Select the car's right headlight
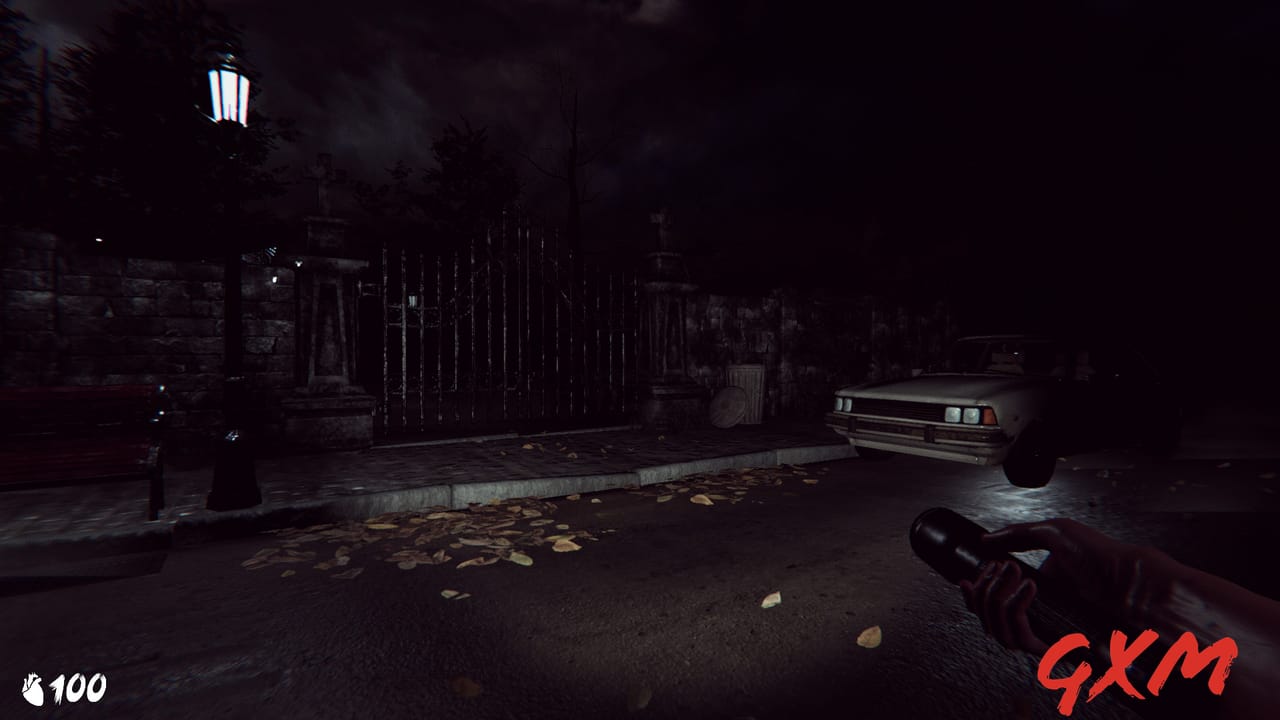 point(962,414)
